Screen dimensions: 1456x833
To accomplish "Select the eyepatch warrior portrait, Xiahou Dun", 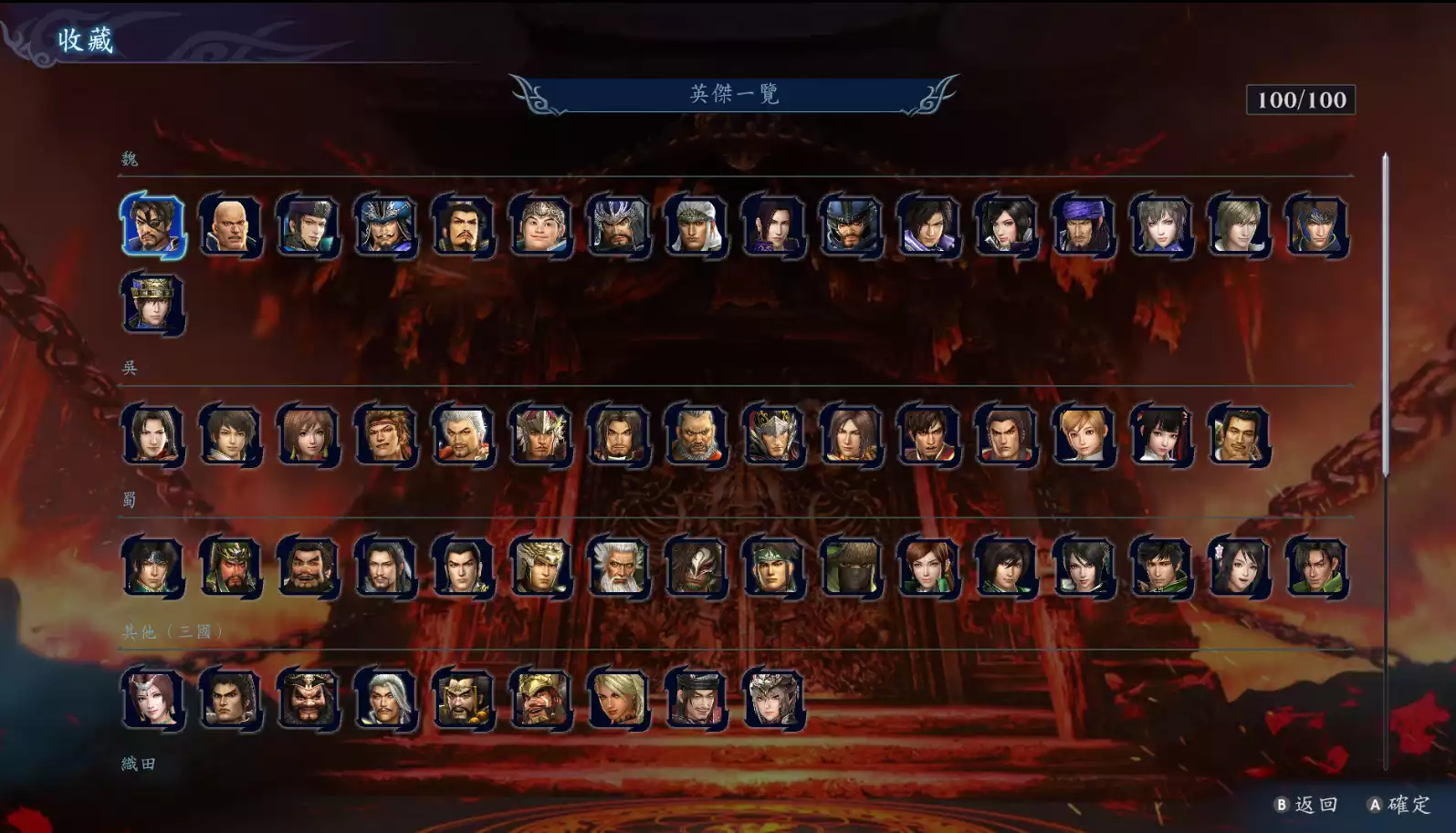I will pyautogui.click(x=152, y=225).
